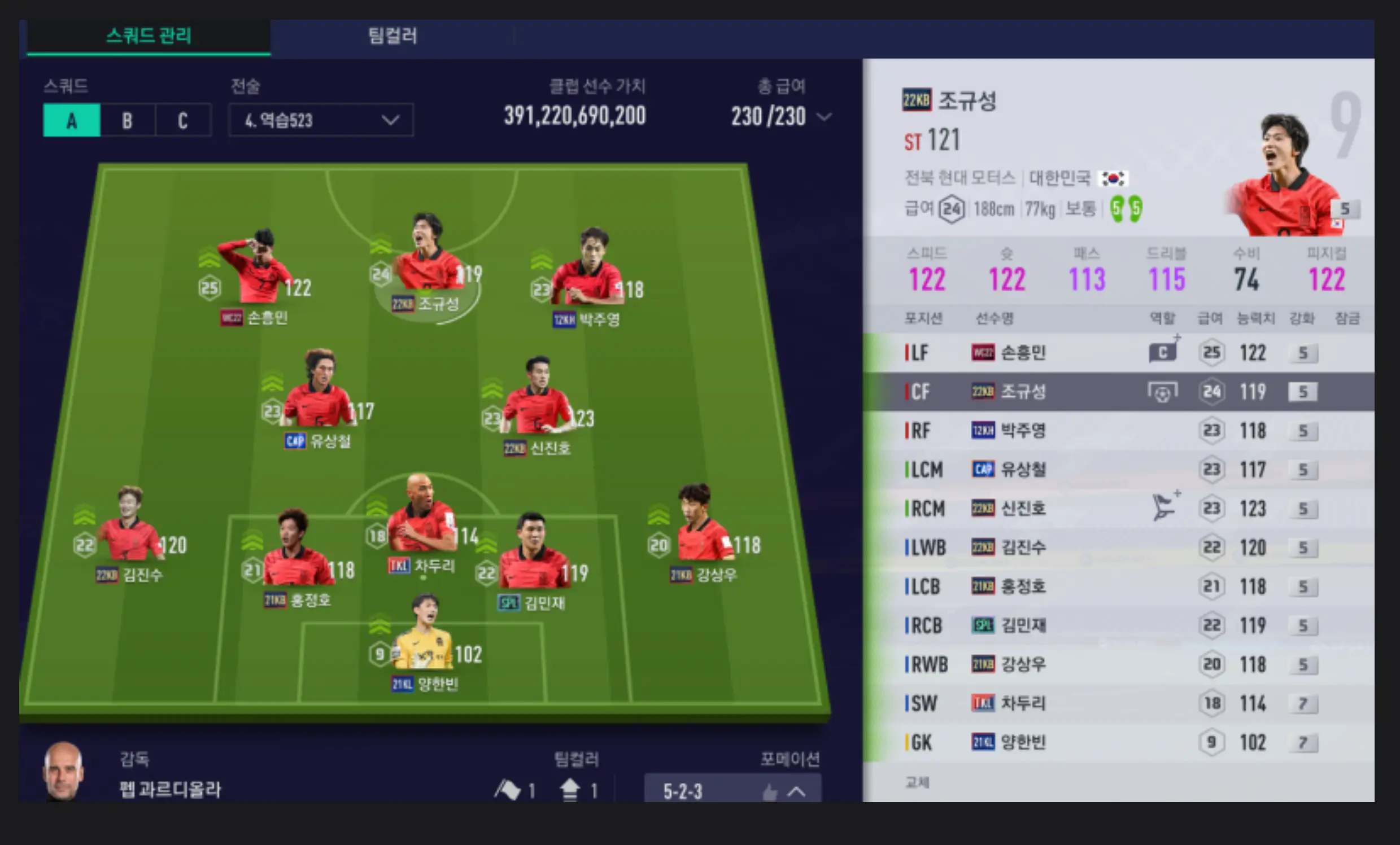The height and width of the screenshot is (845, 1400).
Task: Click 조규성's enhancement level 5 badge
Action: click(1302, 391)
